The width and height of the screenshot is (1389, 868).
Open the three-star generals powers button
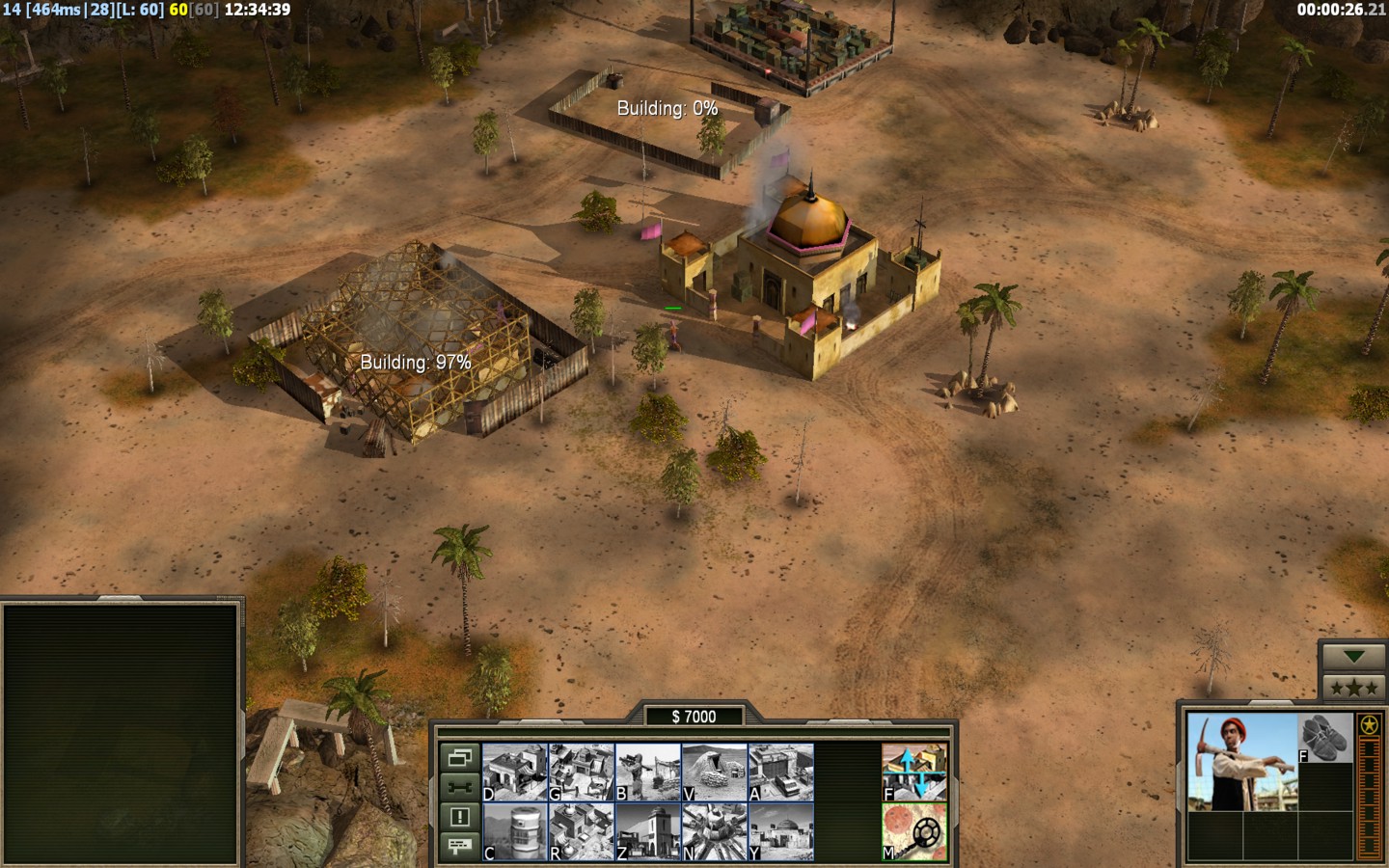coord(1354,687)
